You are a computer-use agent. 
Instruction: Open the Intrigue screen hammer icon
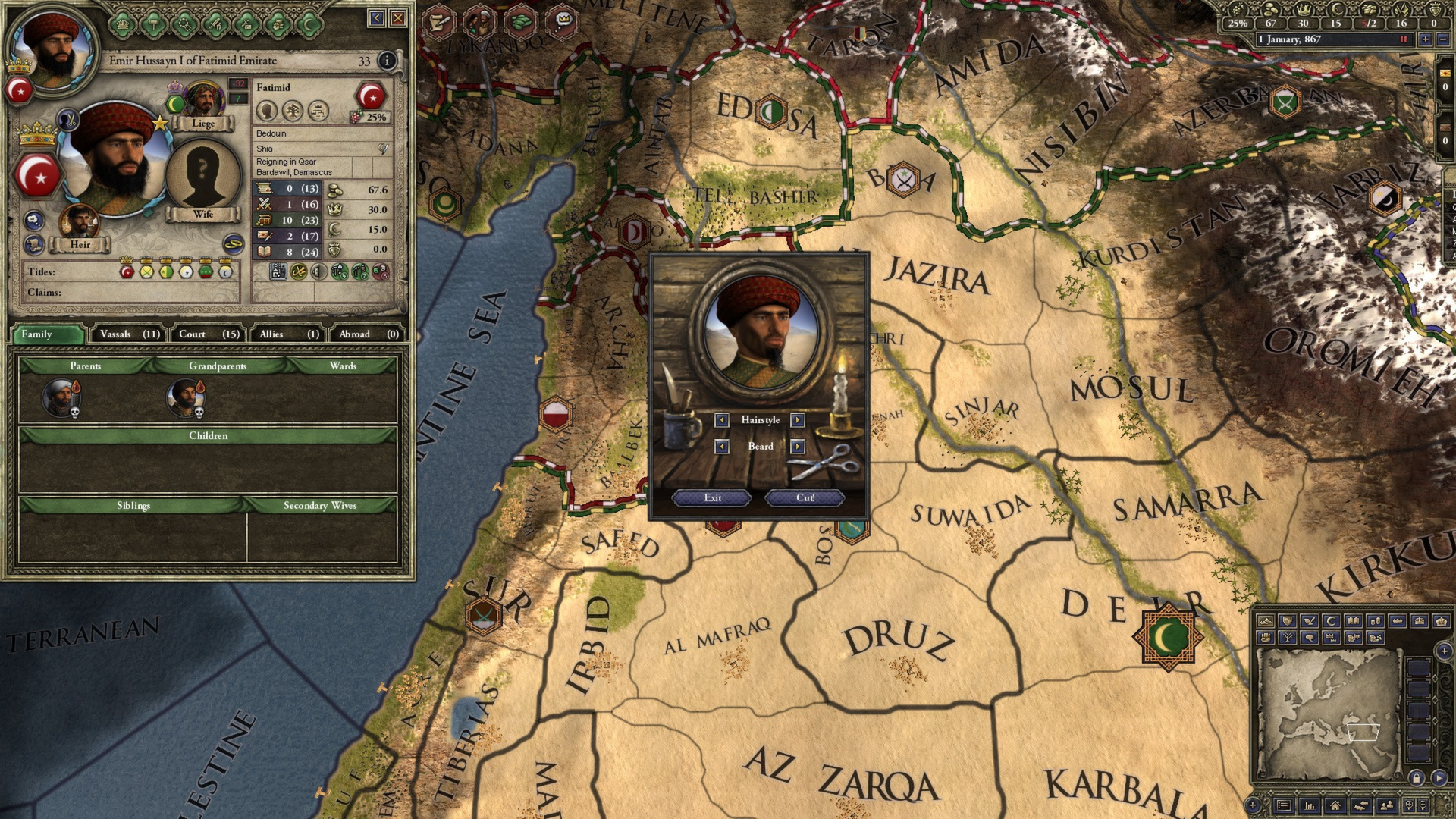click(153, 24)
